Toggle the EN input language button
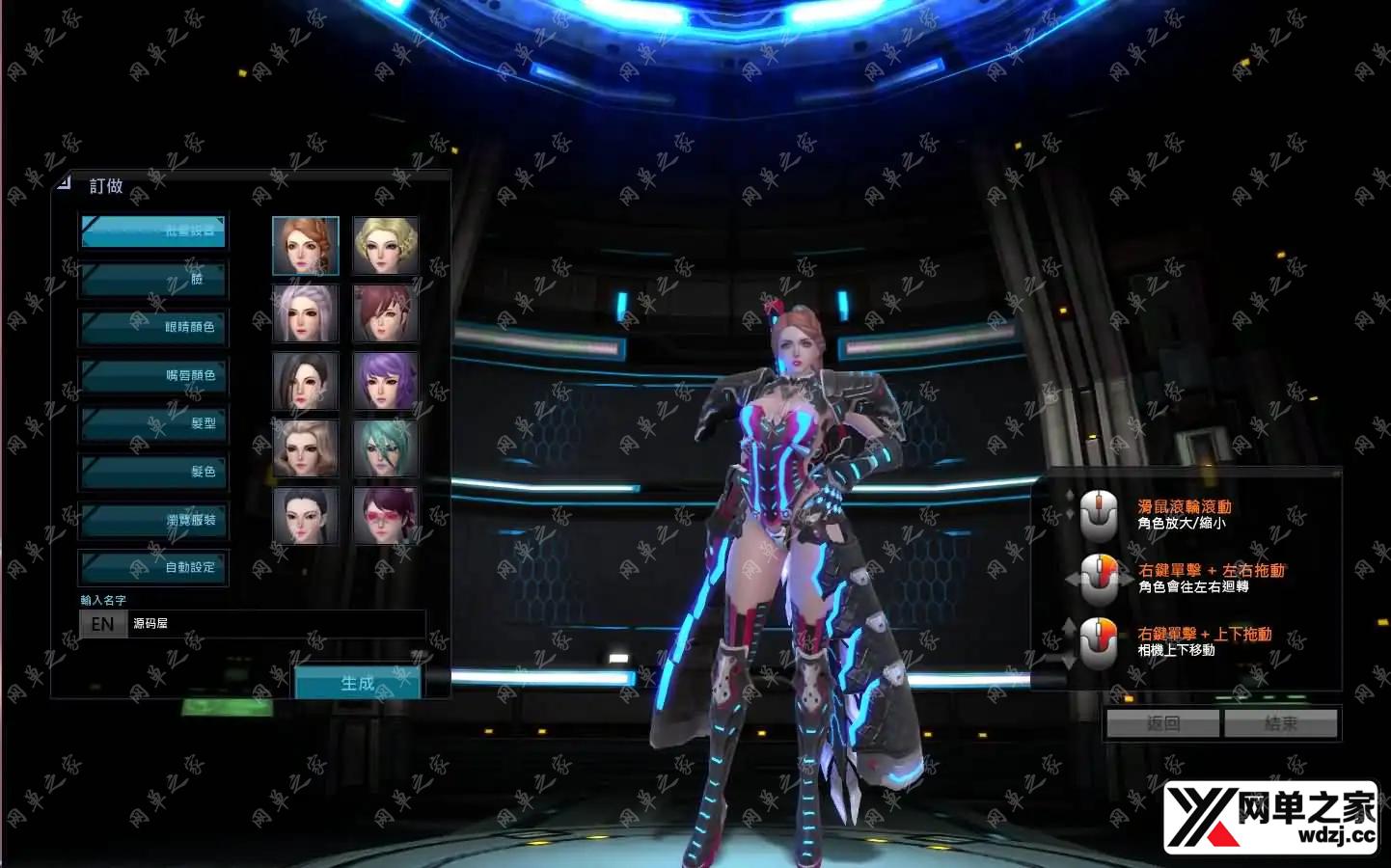Image resolution: width=1391 pixels, height=868 pixels. pyautogui.click(x=102, y=624)
